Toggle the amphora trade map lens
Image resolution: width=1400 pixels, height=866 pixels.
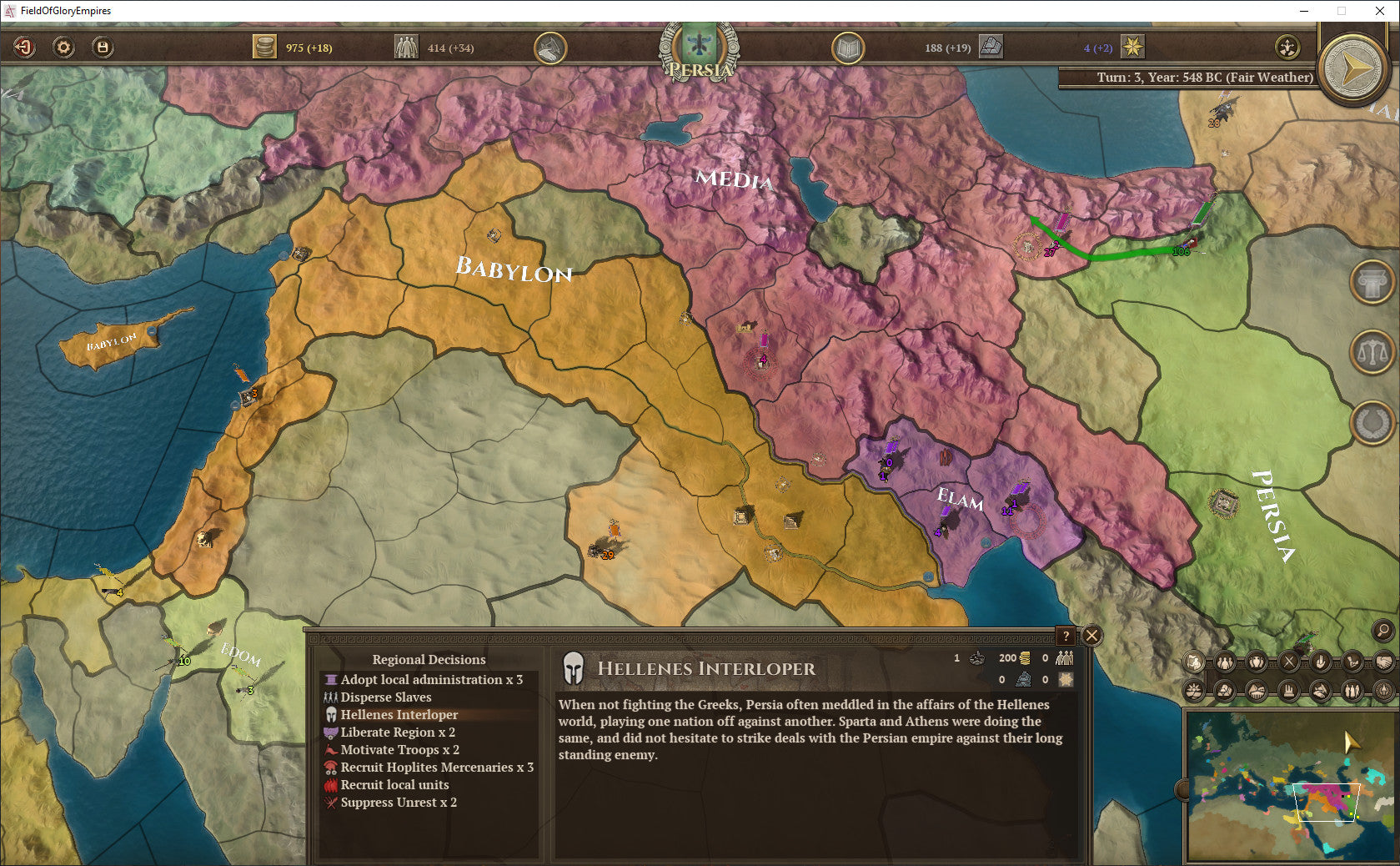point(1256,661)
